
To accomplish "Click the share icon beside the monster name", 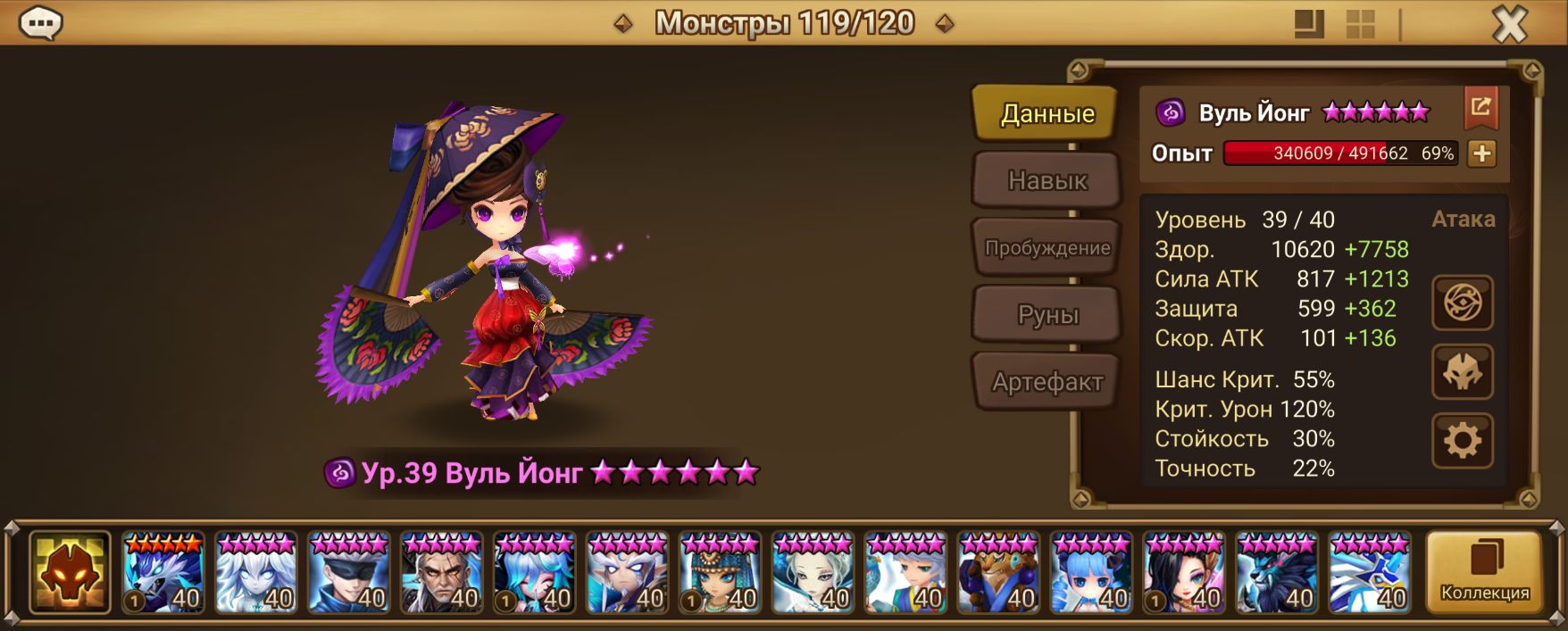I will point(1480,108).
